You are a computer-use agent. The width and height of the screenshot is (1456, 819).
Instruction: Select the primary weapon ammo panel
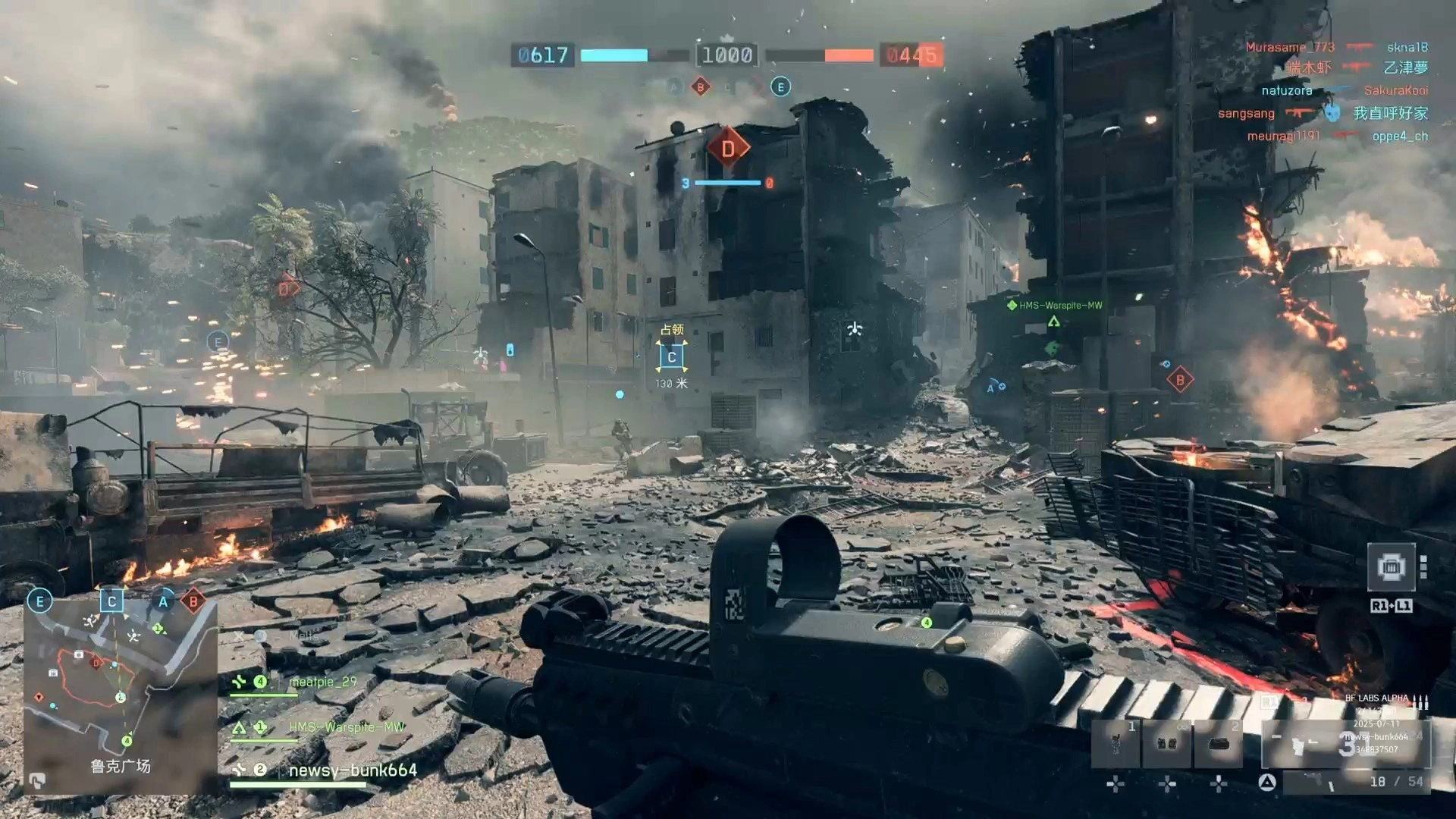(1346, 745)
